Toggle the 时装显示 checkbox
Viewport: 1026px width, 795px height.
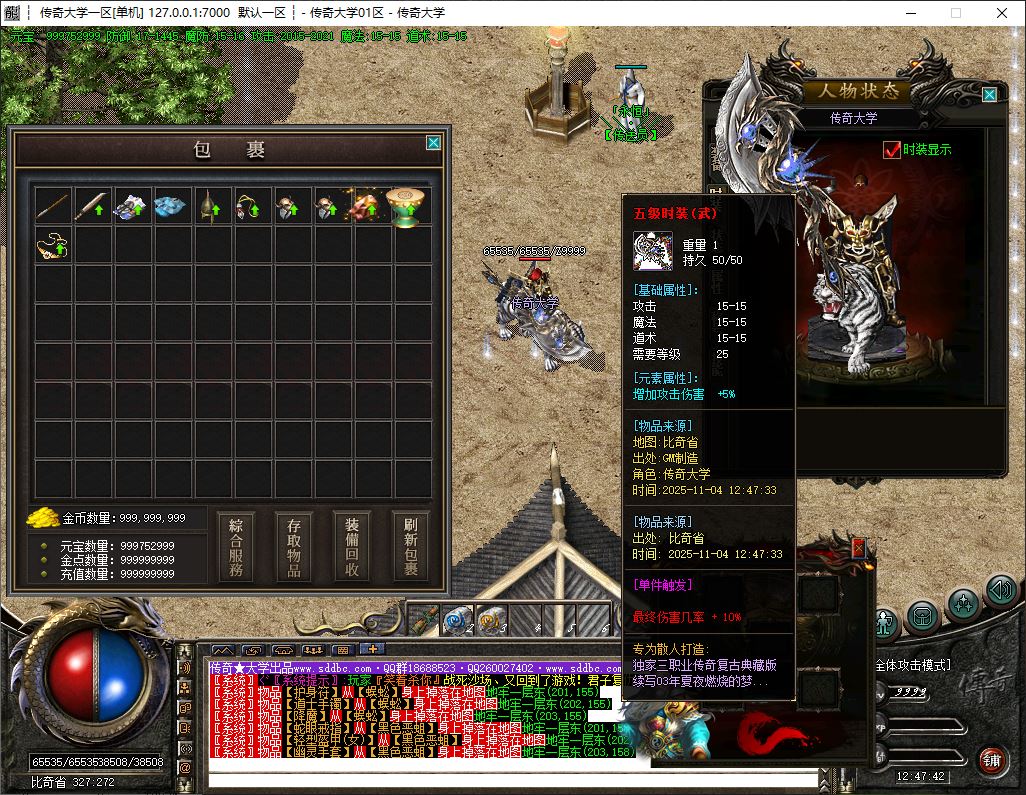(x=892, y=150)
